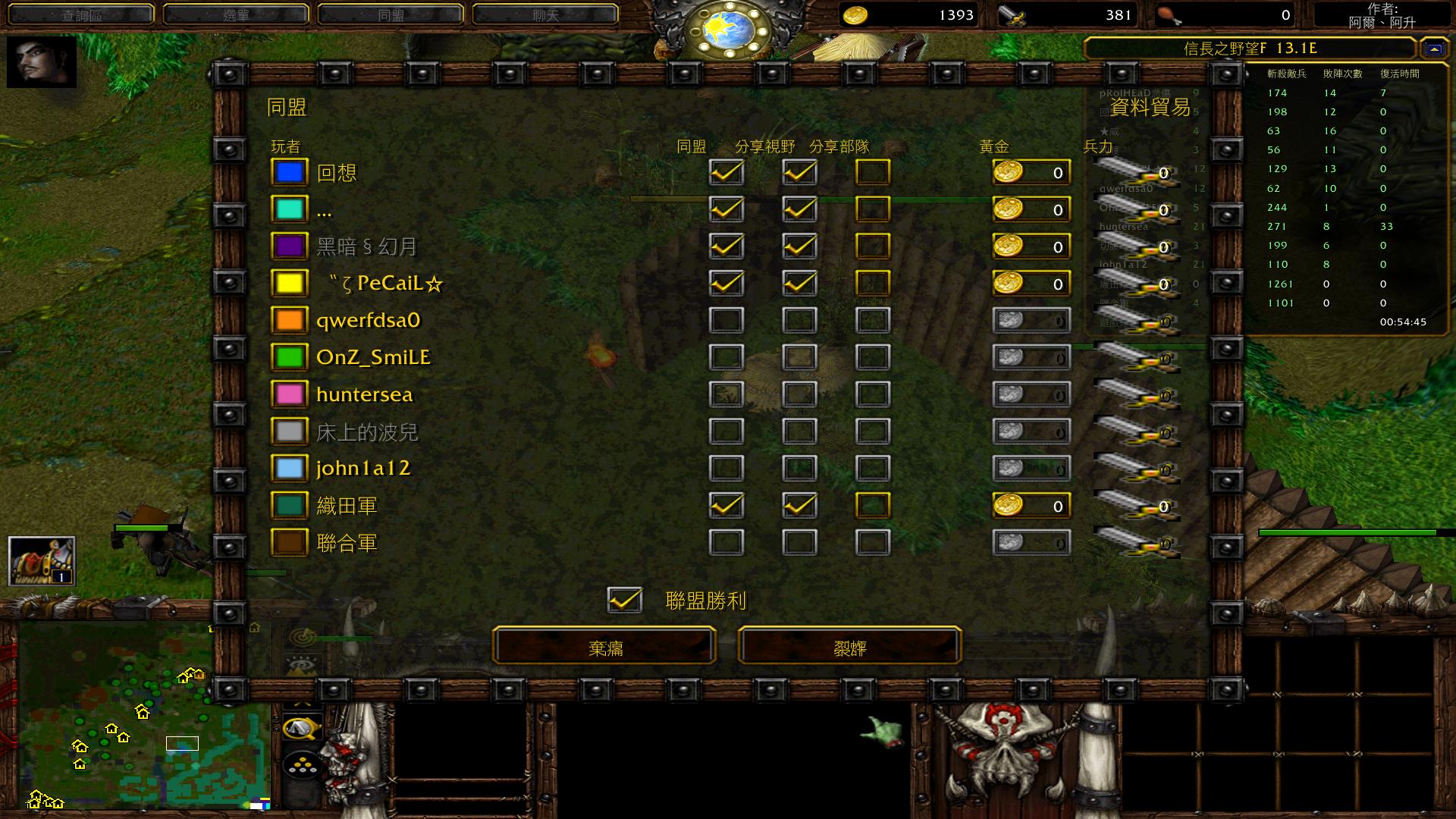Toggle shared vision for the teal "..." player
Screen dimensions: 1456x819
pos(799,209)
